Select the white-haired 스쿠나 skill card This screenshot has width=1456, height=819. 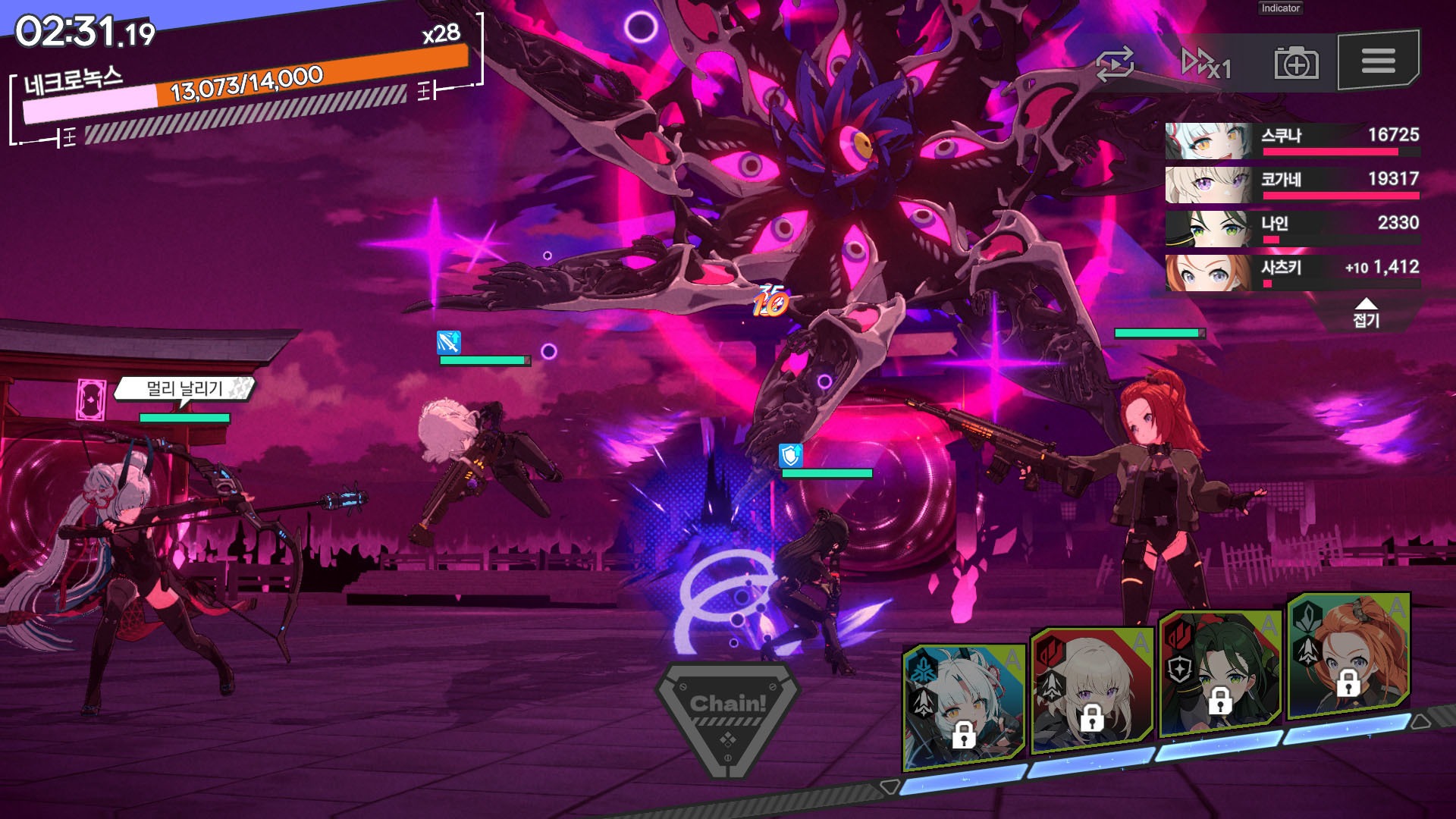[963, 707]
